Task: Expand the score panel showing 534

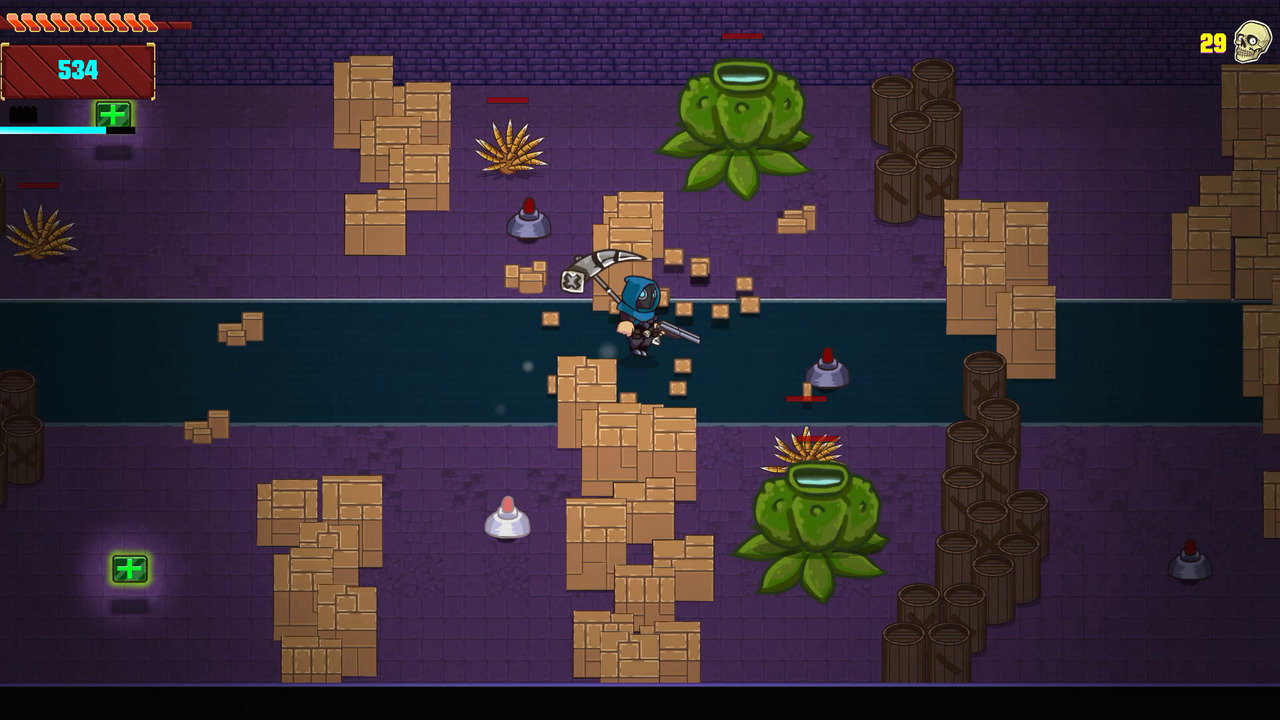Action: 80,70
